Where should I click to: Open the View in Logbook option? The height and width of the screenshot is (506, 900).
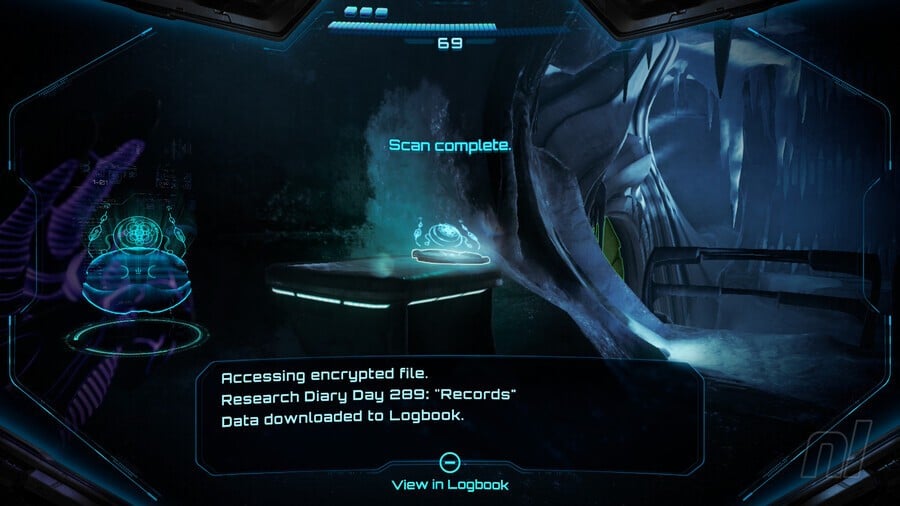pyautogui.click(x=450, y=473)
